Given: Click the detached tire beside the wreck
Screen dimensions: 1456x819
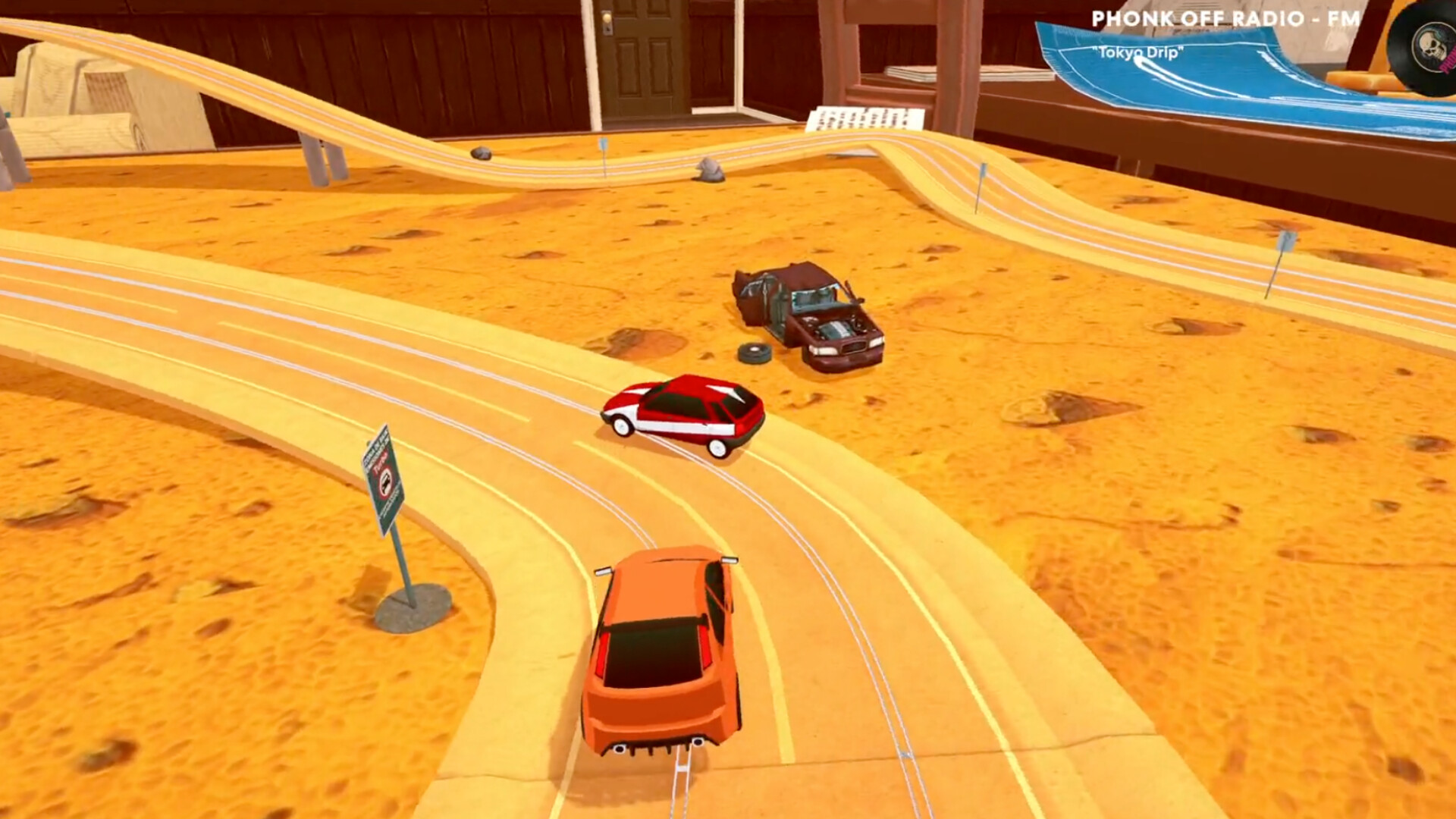Looking at the screenshot, I should pos(756,353).
